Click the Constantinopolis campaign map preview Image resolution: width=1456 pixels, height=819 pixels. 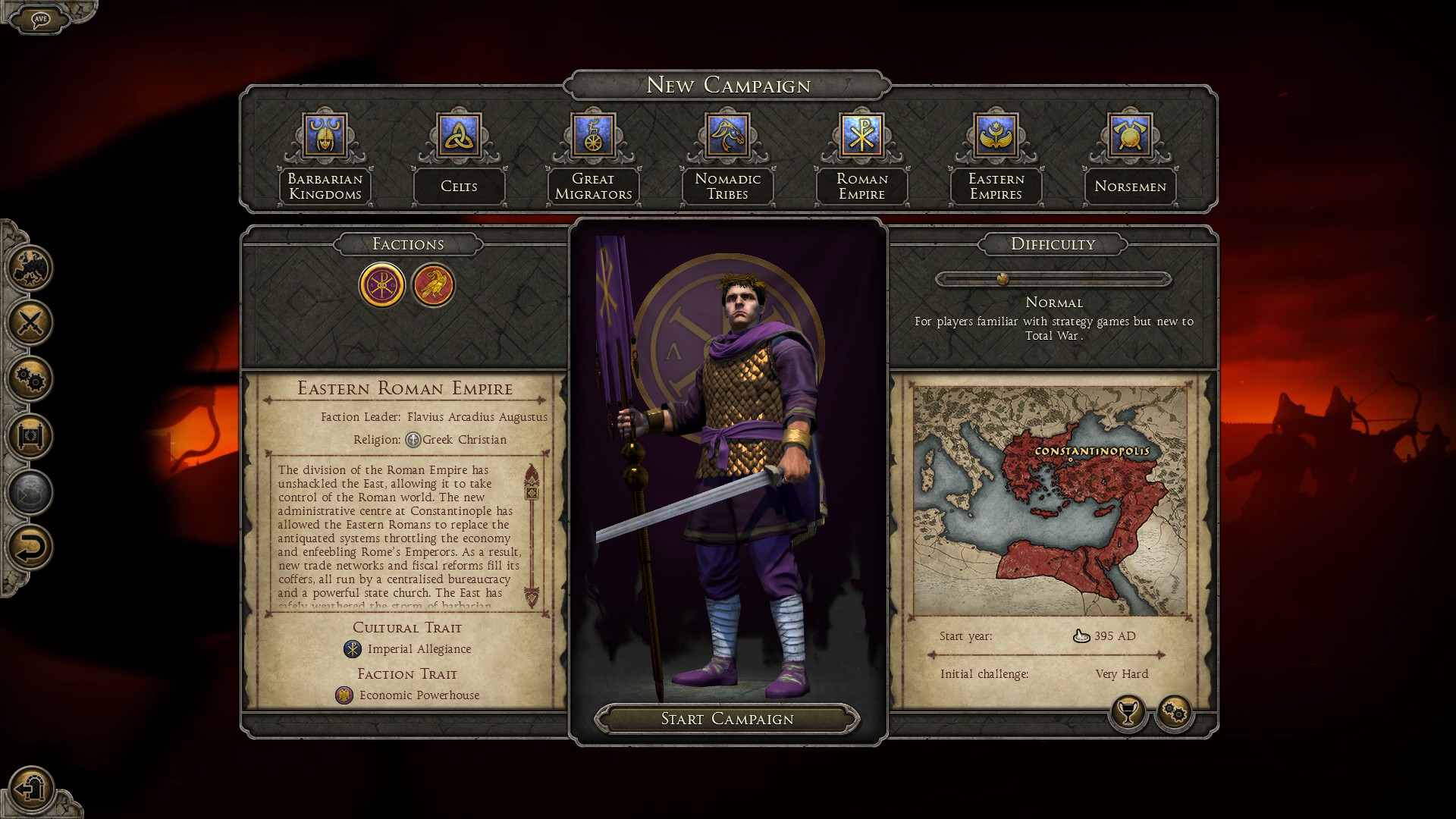1050,500
